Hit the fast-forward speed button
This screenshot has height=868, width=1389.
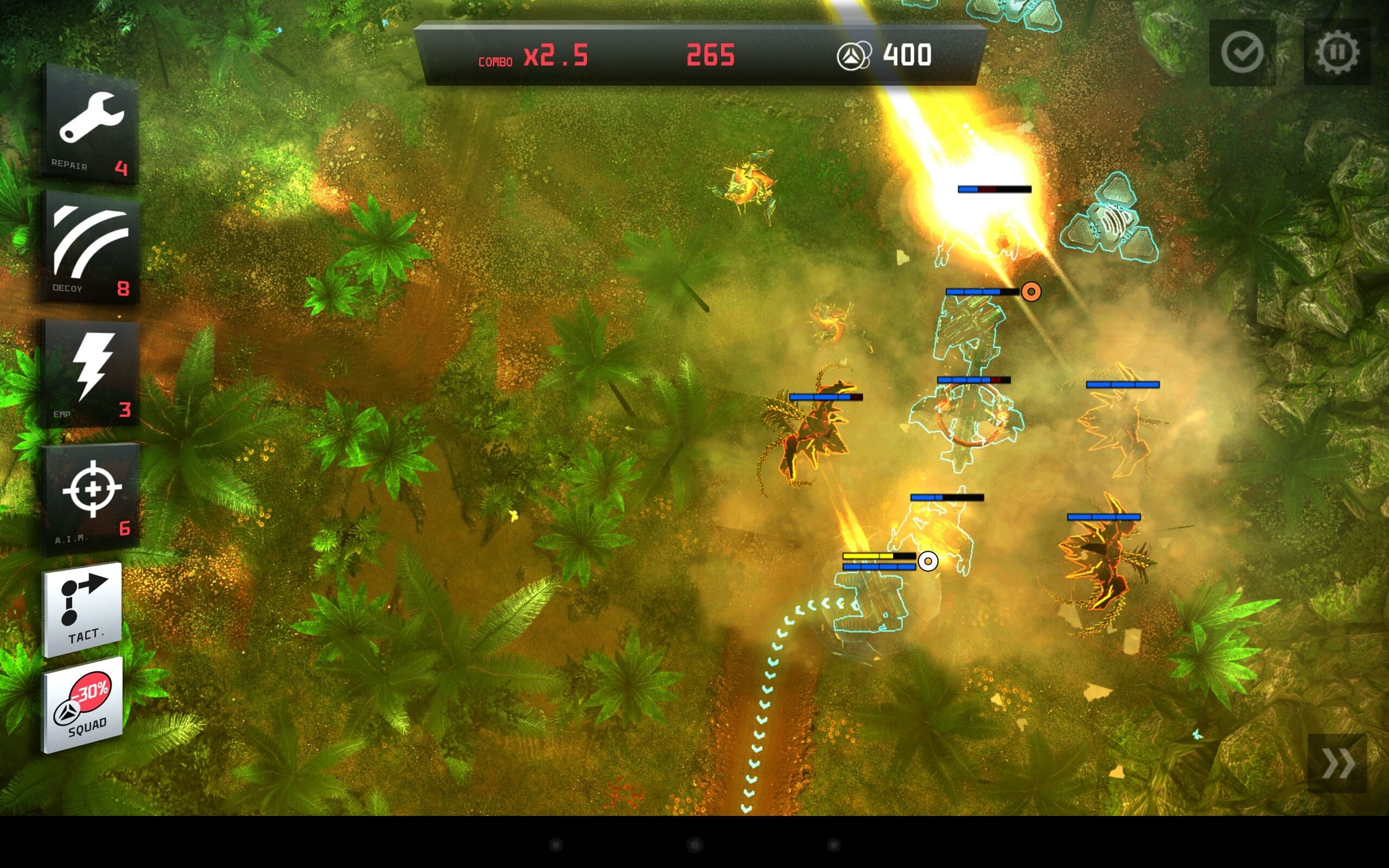pyautogui.click(x=1337, y=763)
